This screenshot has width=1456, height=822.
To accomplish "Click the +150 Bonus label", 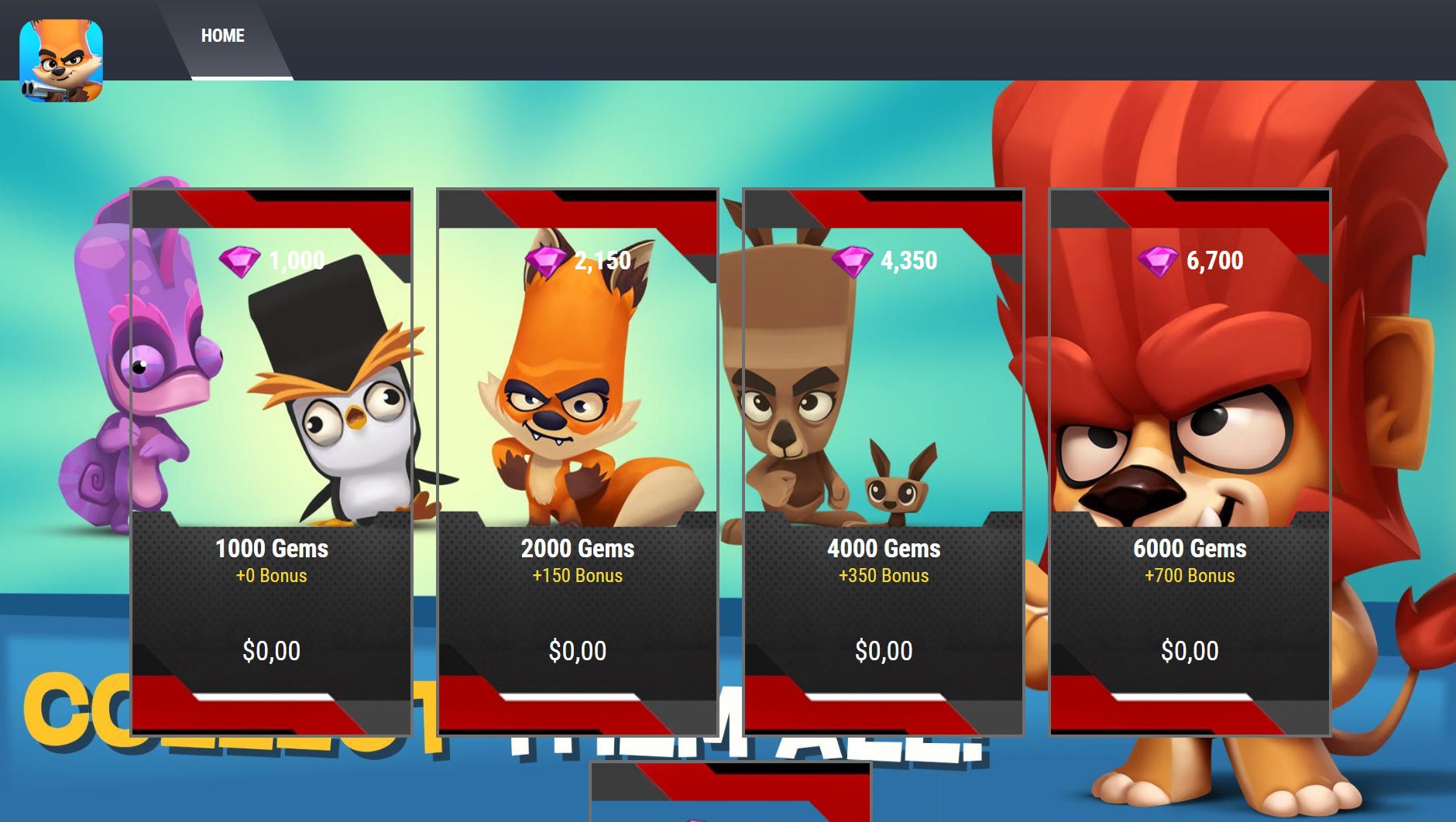I will 579,576.
